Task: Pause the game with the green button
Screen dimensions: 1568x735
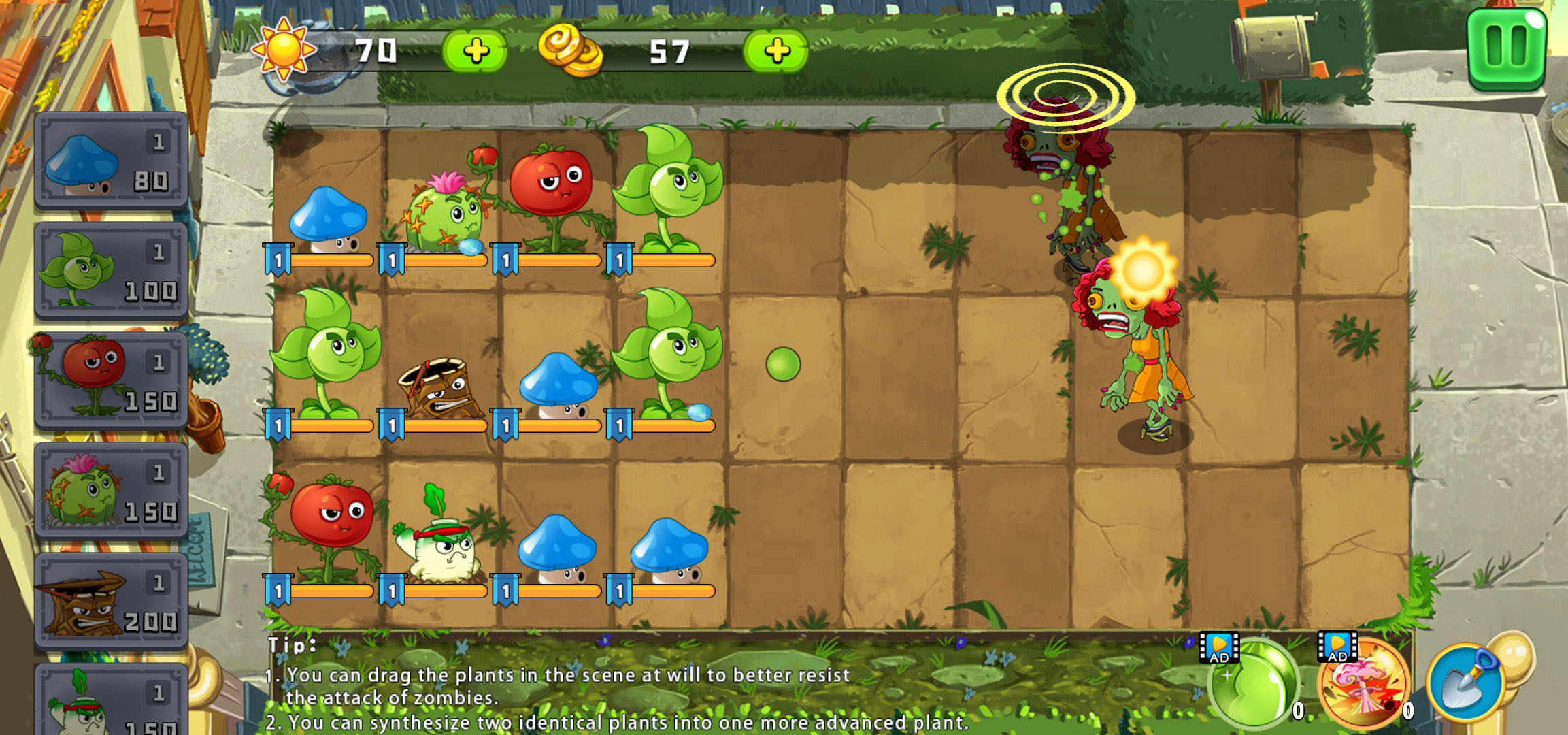Action: 1507,48
